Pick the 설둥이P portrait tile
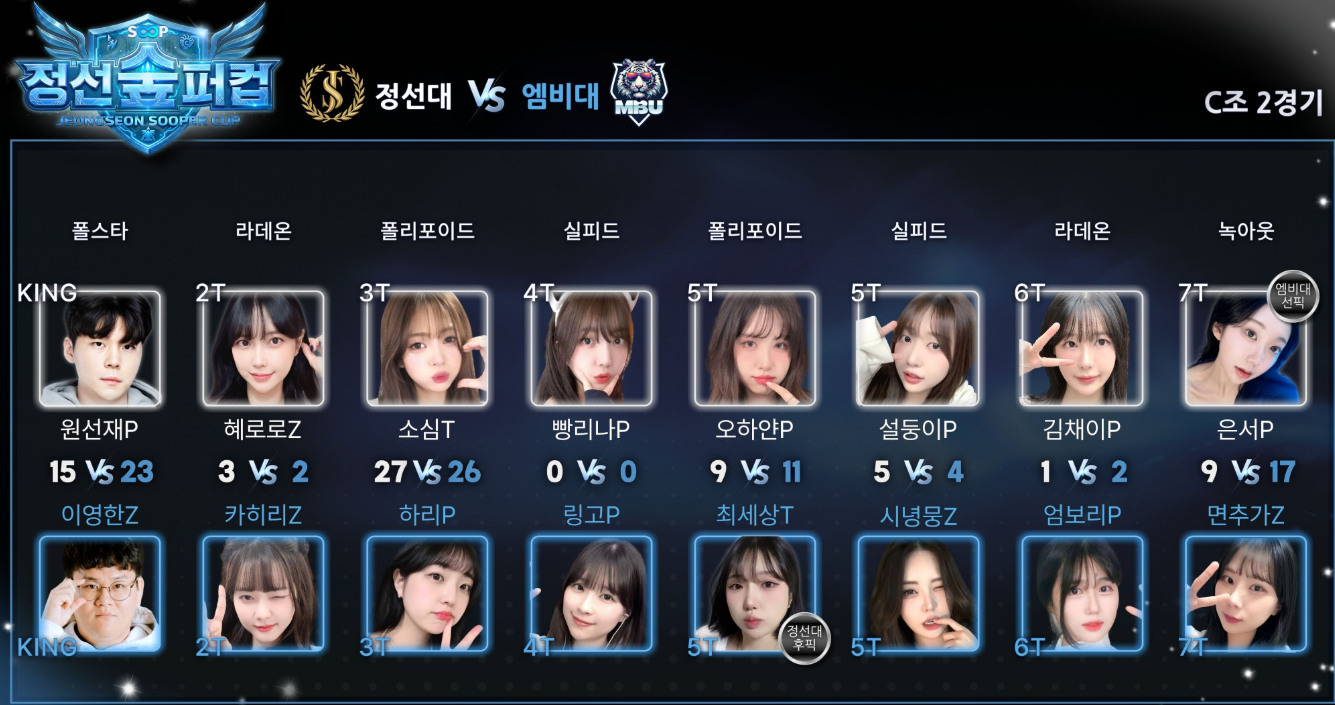The width and height of the screenshot is (1335, 705). pyautogui.click(x=918, y=348)
